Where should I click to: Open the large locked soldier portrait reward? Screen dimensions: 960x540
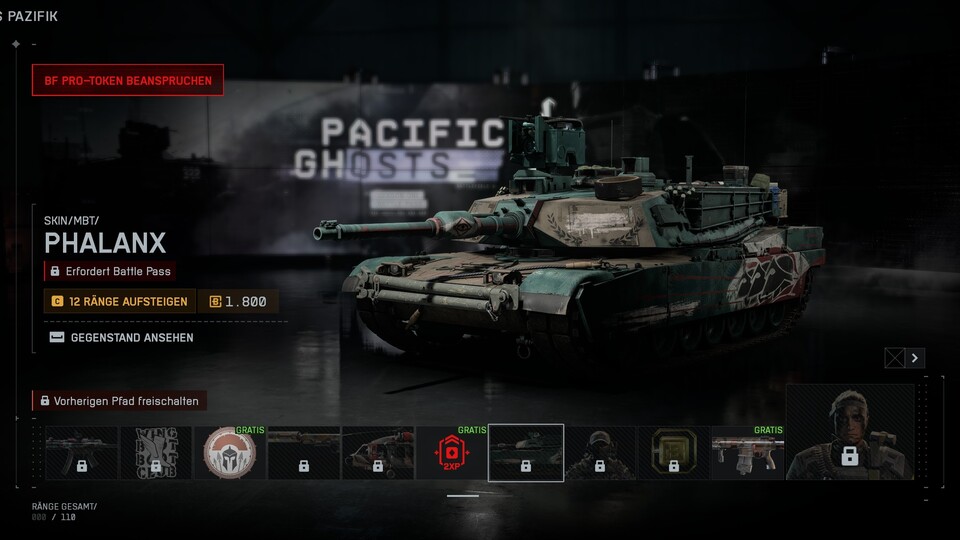(x=850, y=431)
